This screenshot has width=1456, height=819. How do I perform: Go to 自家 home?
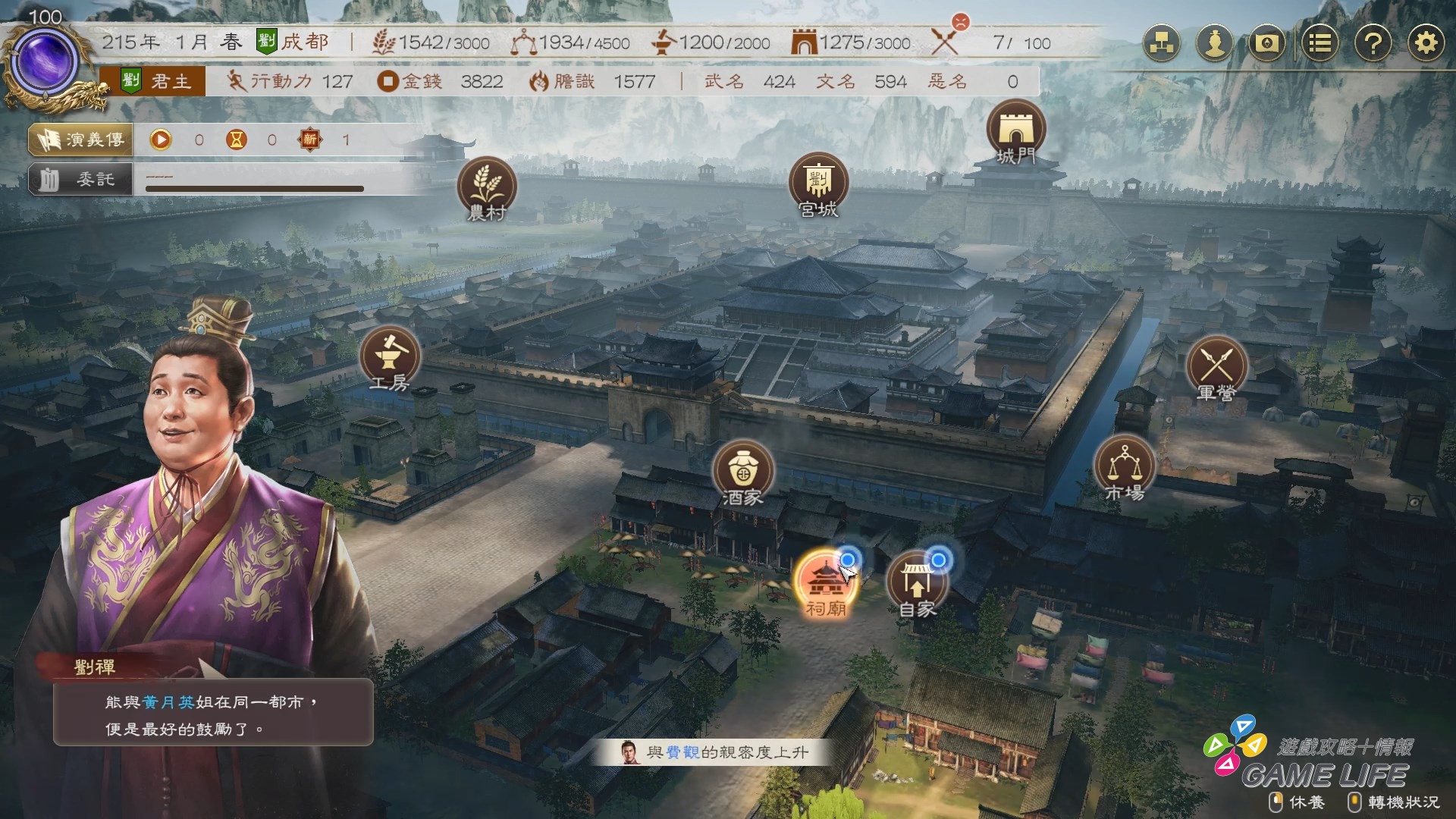point(917,582)
